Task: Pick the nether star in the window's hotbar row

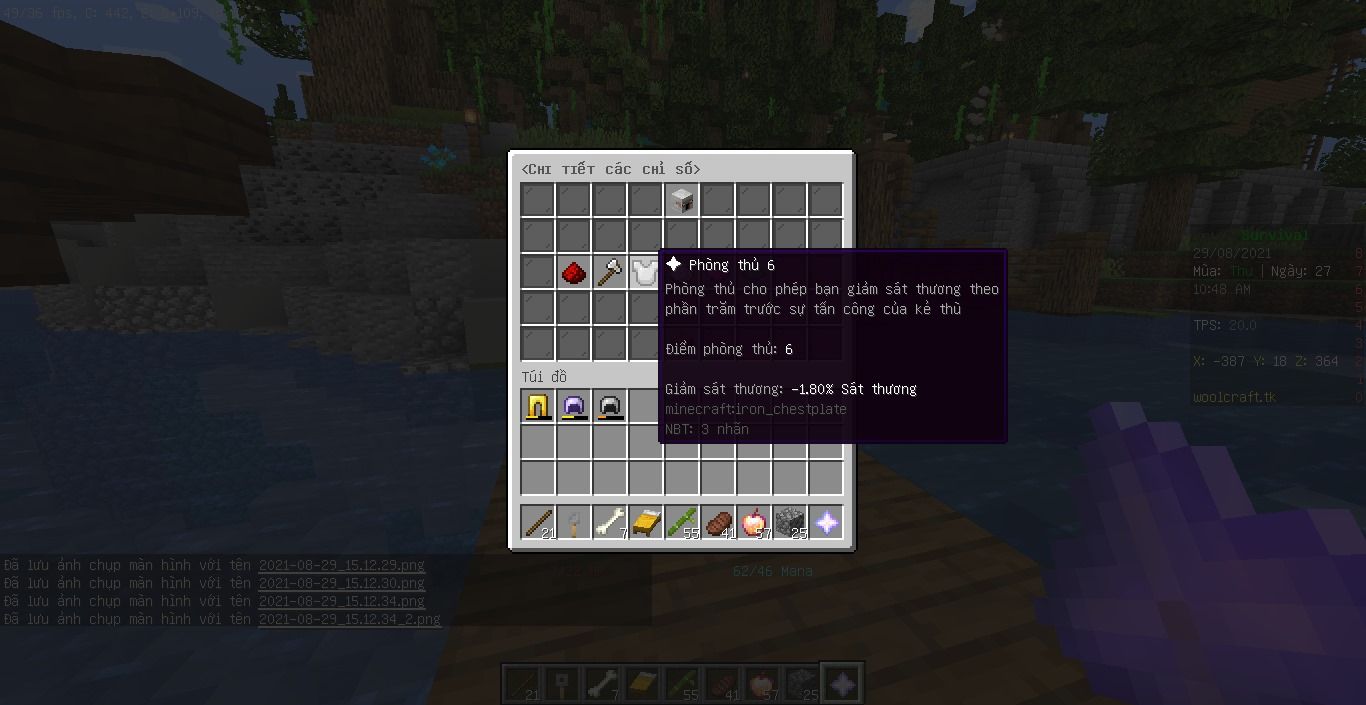Action: 826,522
